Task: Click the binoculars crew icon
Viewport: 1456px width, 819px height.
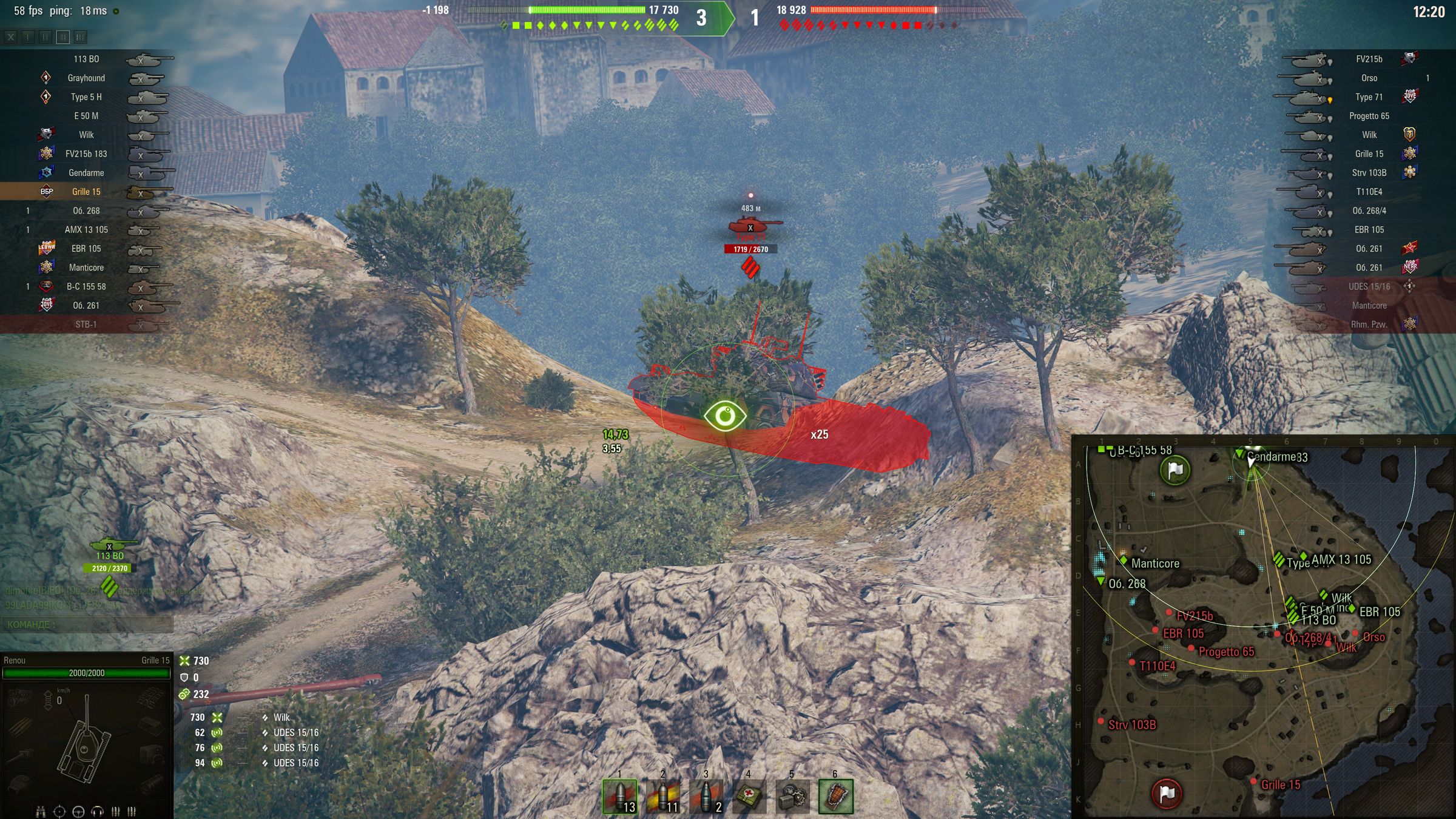Action: click(41, 811)
